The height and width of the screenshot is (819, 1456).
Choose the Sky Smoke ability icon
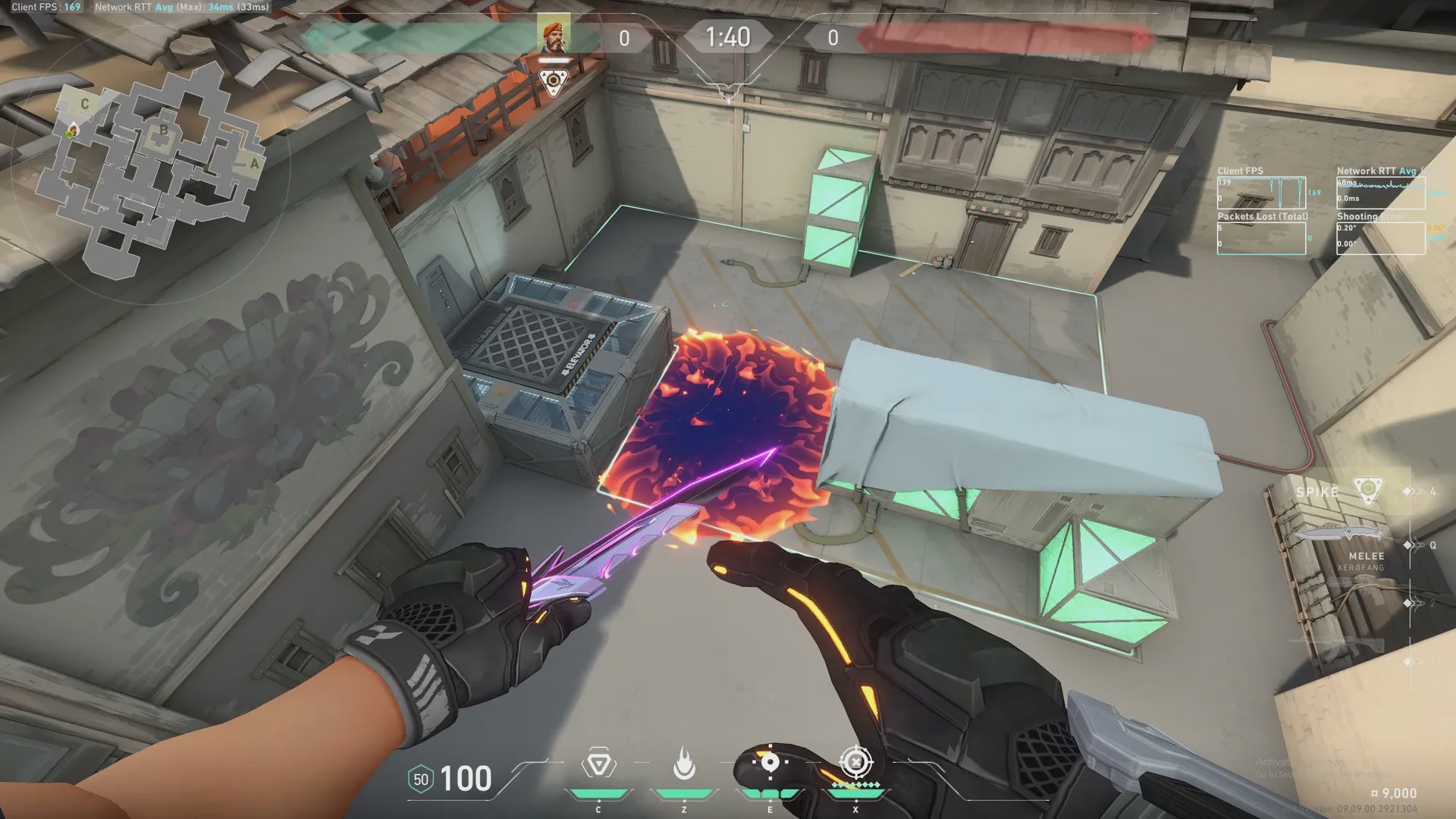770,762
